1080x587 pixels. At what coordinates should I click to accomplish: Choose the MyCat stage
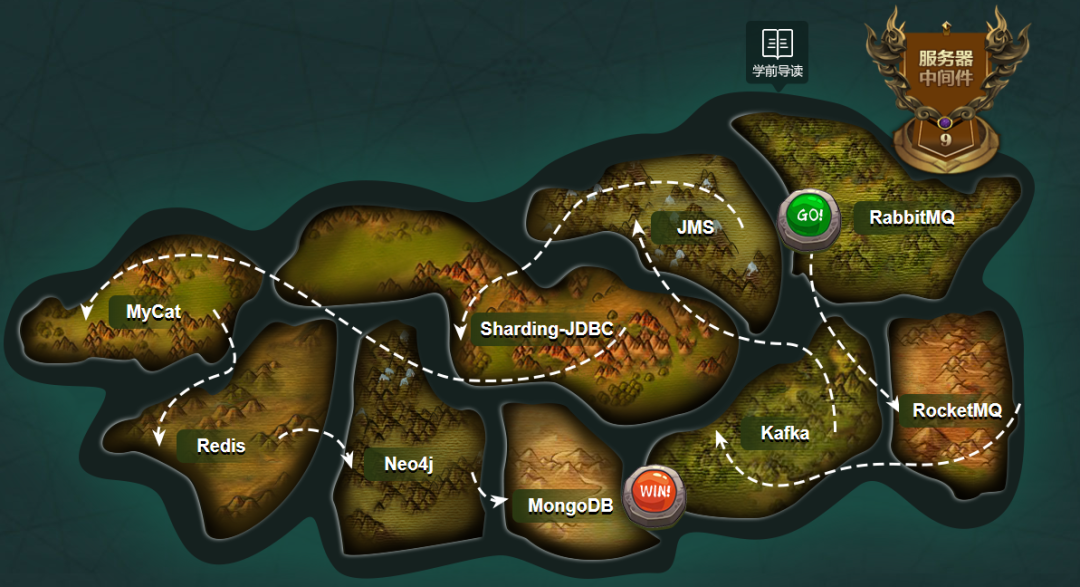pyautogui.click(x=153, y=312)
